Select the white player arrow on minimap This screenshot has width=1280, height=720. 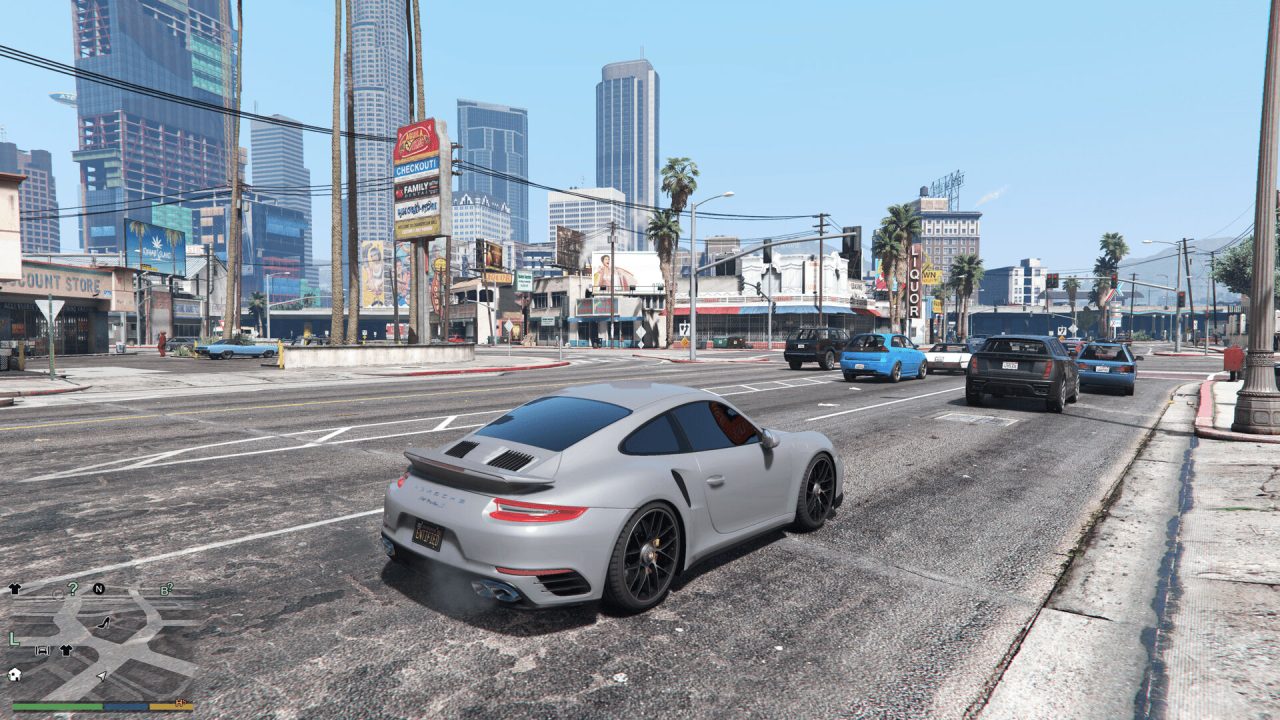pos(101,677)
